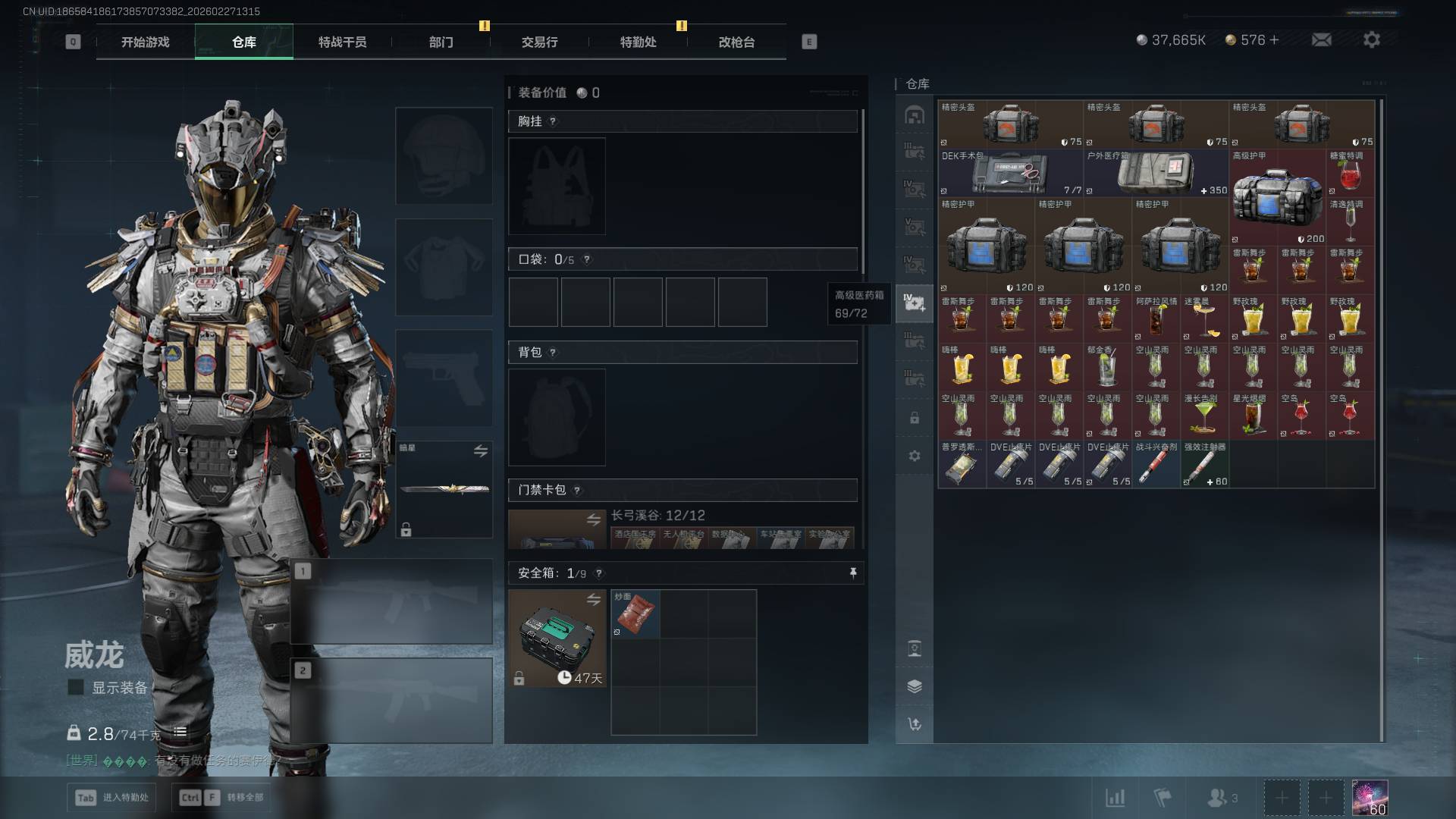The height and width of the screenshot is (819, 1456).
Task: Open the mail envelope icon
Action: (1321, 39)
